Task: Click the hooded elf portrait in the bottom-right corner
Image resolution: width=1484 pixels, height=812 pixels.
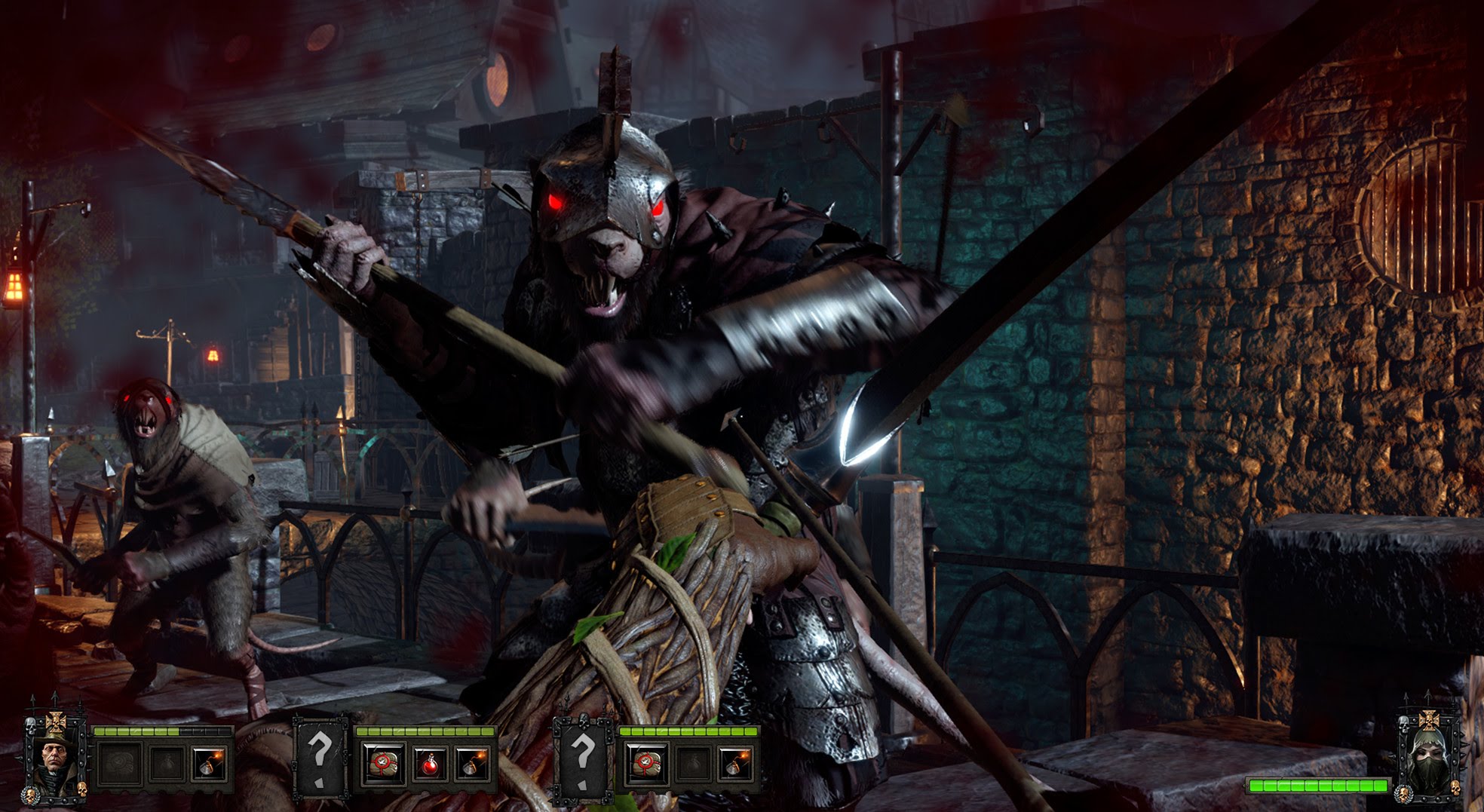Action: point(1429,754)
